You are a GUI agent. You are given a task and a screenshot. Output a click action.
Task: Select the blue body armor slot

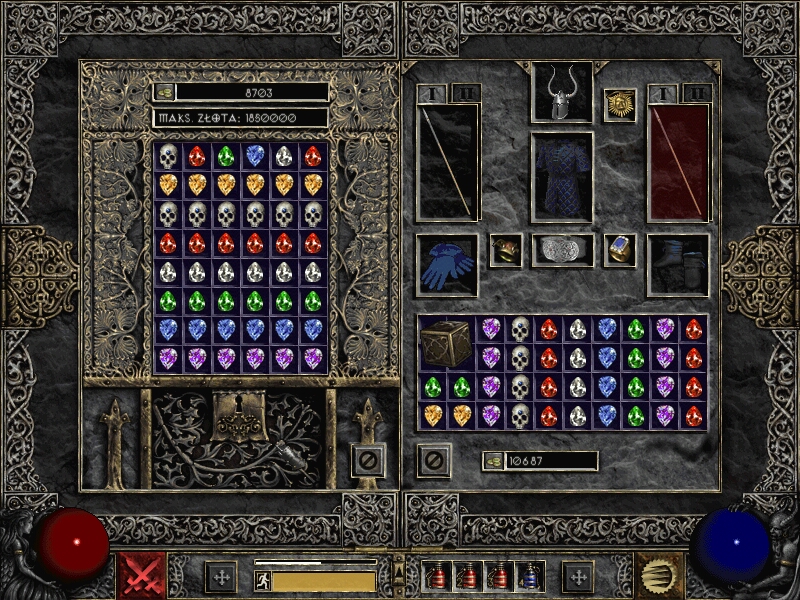coord(562,177)
